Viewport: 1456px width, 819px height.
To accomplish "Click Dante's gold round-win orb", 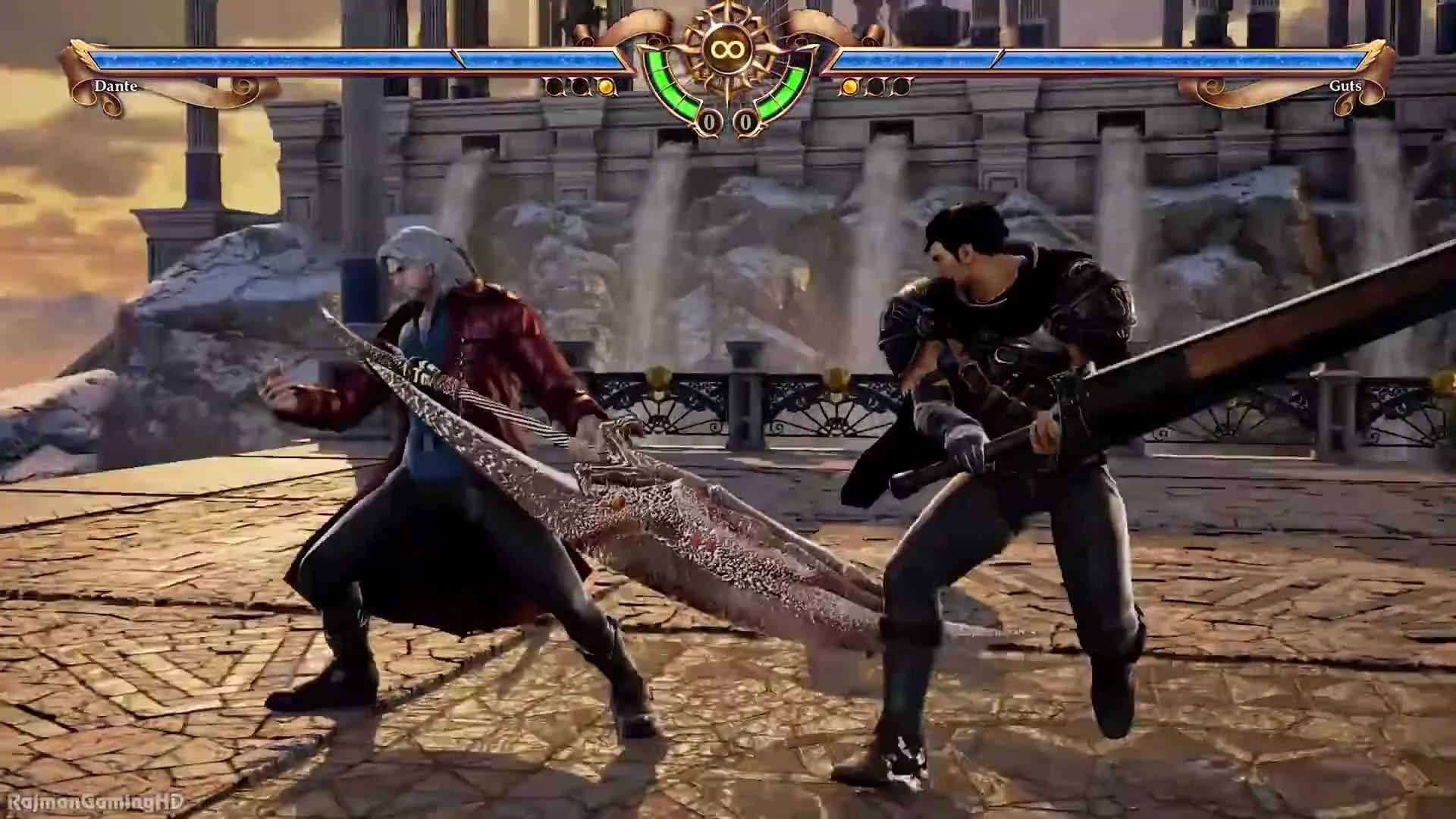I will pyautogui.click(x=607, y=87).
